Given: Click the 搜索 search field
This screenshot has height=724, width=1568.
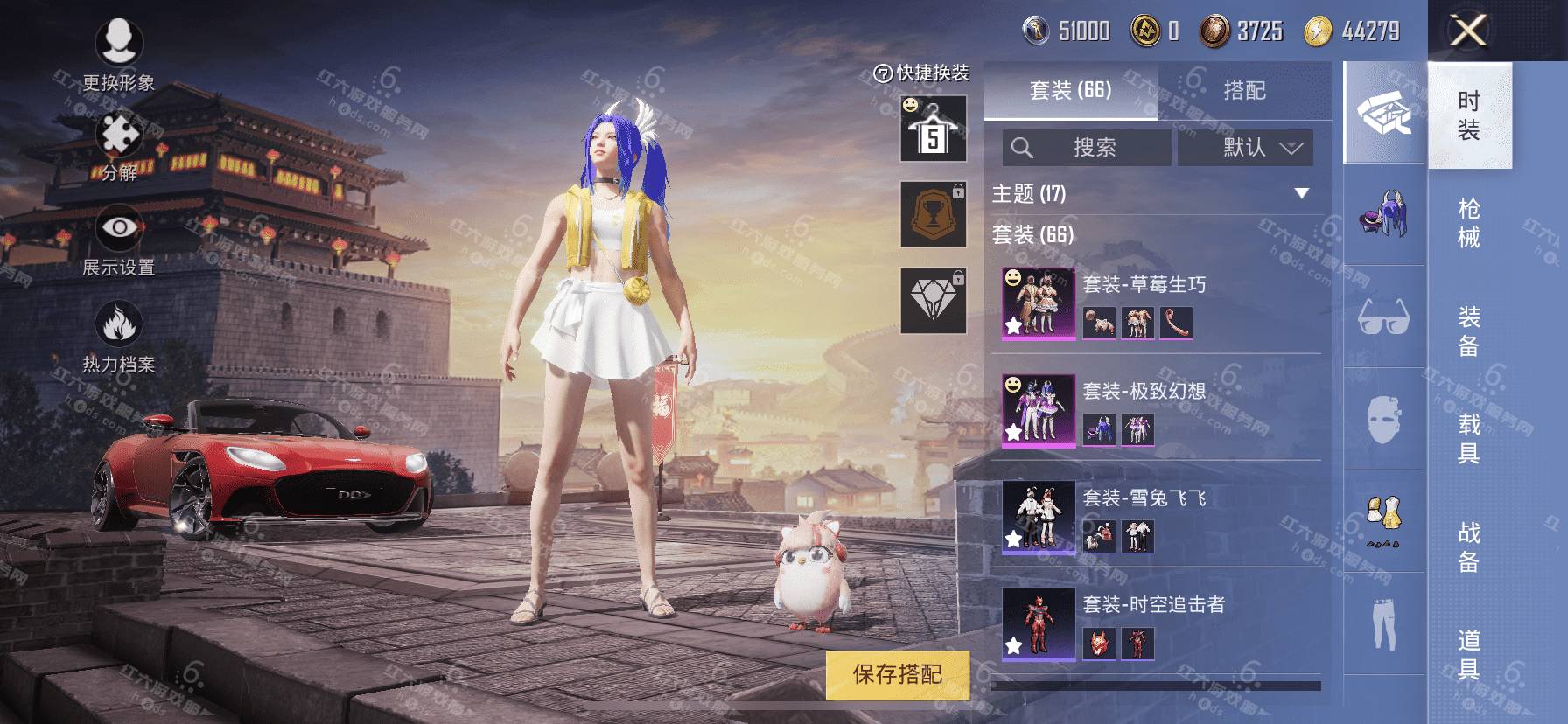Looking at the screenshot, I should pos(1086,148).
